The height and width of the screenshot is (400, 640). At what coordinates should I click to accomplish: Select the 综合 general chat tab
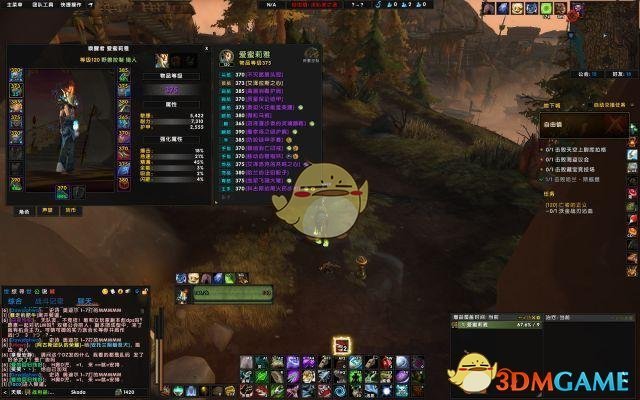pos(16,300)
